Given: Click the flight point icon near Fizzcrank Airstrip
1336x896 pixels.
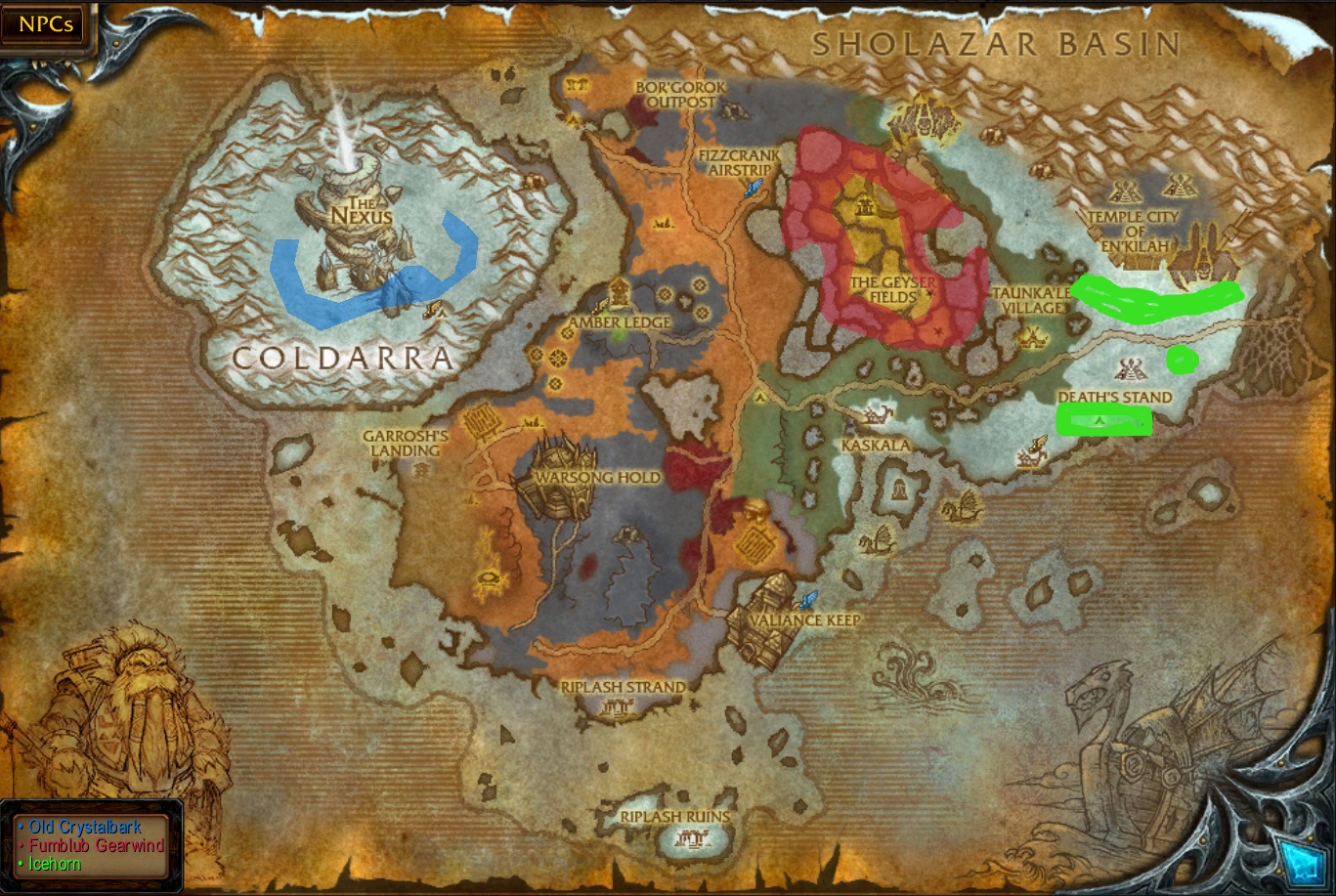Looking at the screenshot, I should (752, 188).
